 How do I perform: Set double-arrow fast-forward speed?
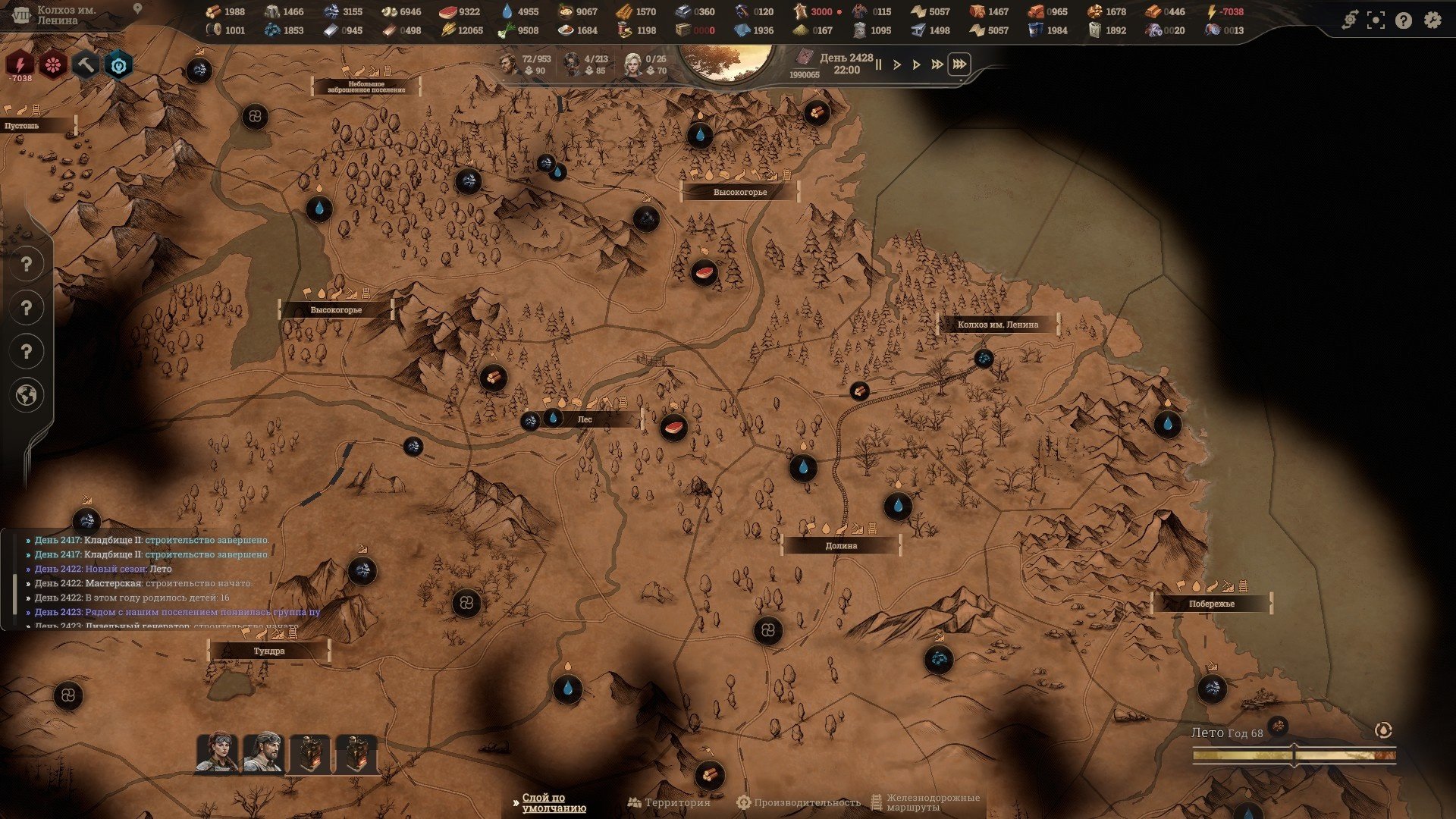[937, 64]
